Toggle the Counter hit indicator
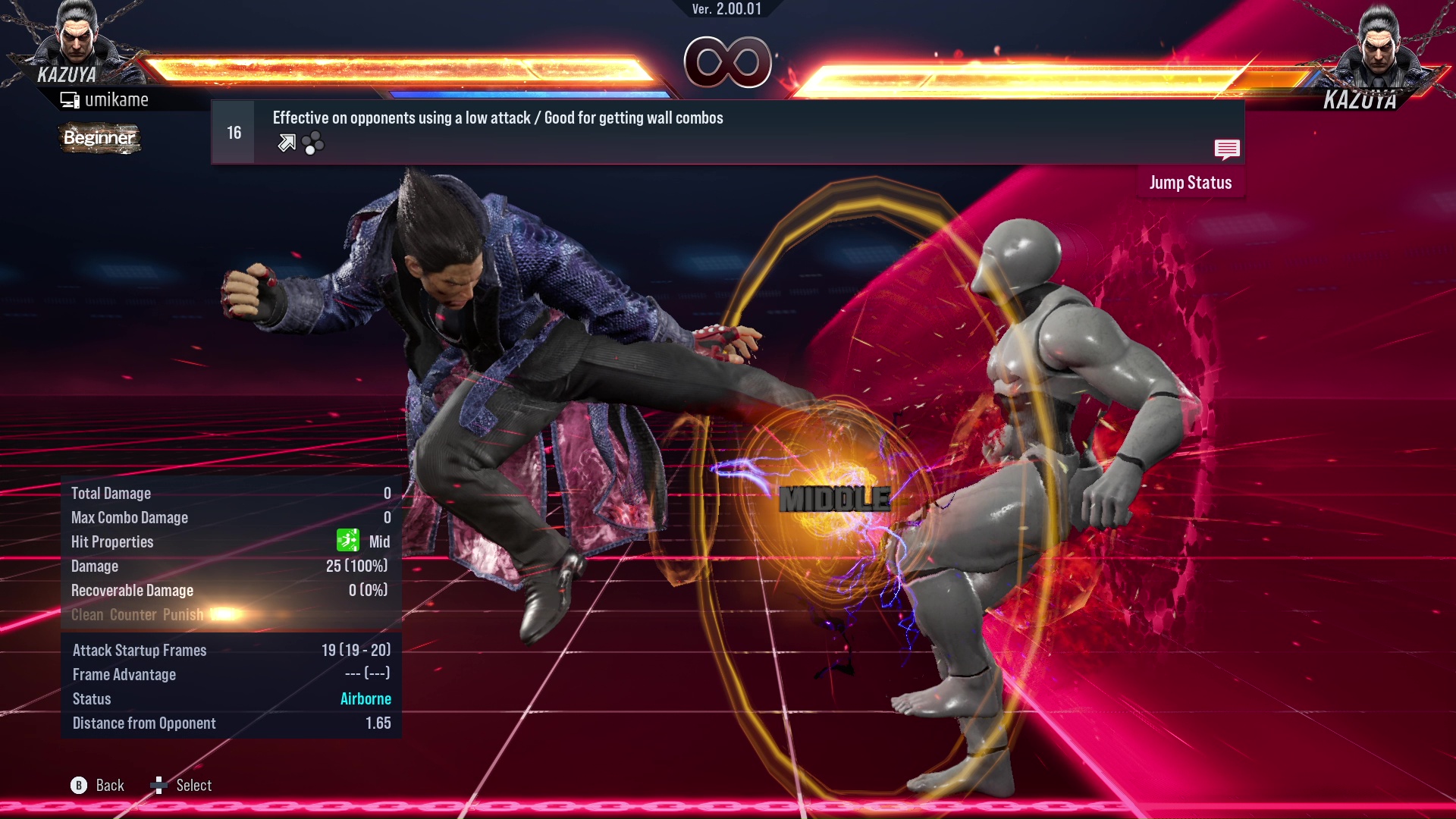 coord(133,615)
